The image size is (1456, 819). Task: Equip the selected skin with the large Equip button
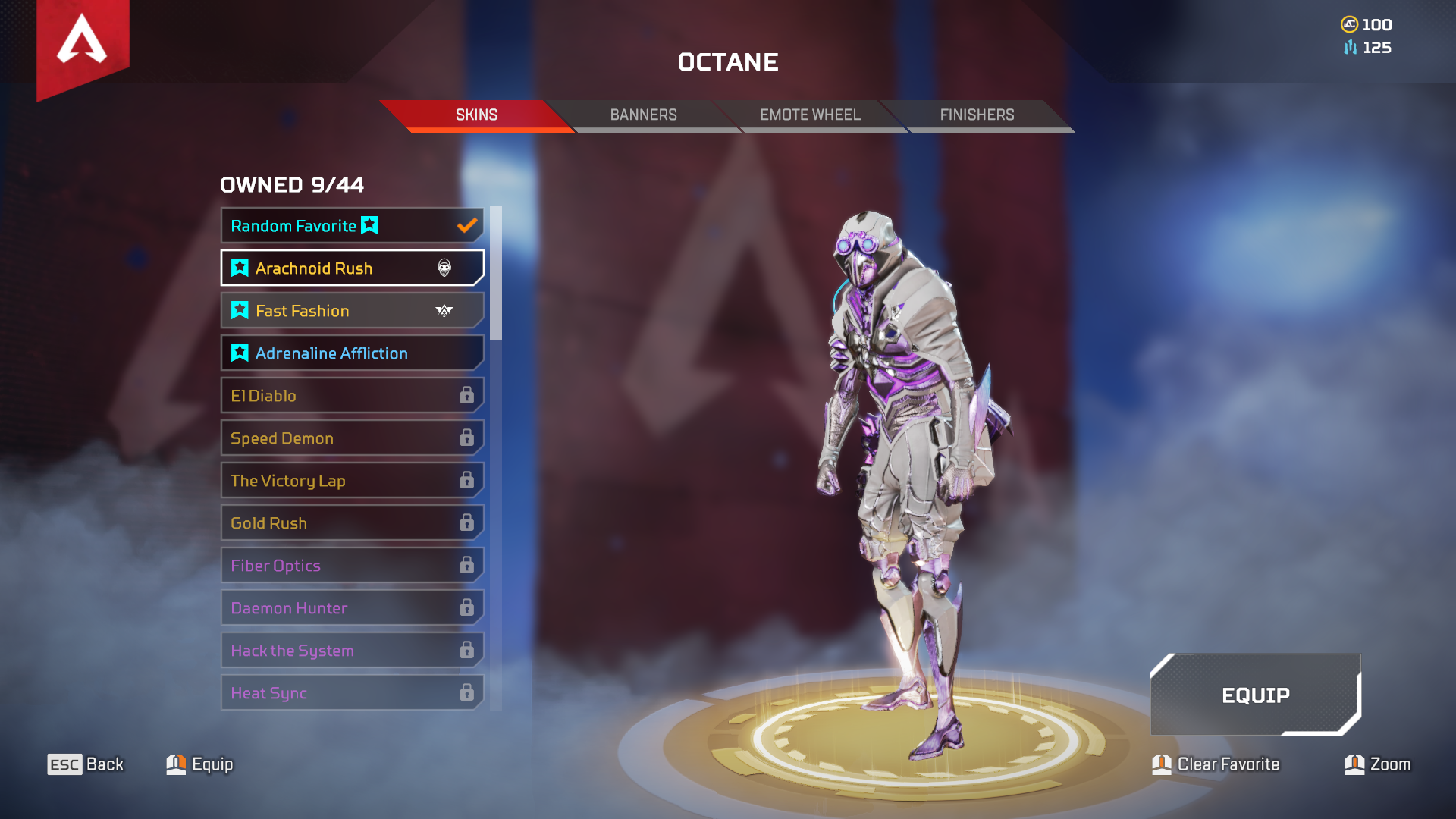tap(1255, 695)
